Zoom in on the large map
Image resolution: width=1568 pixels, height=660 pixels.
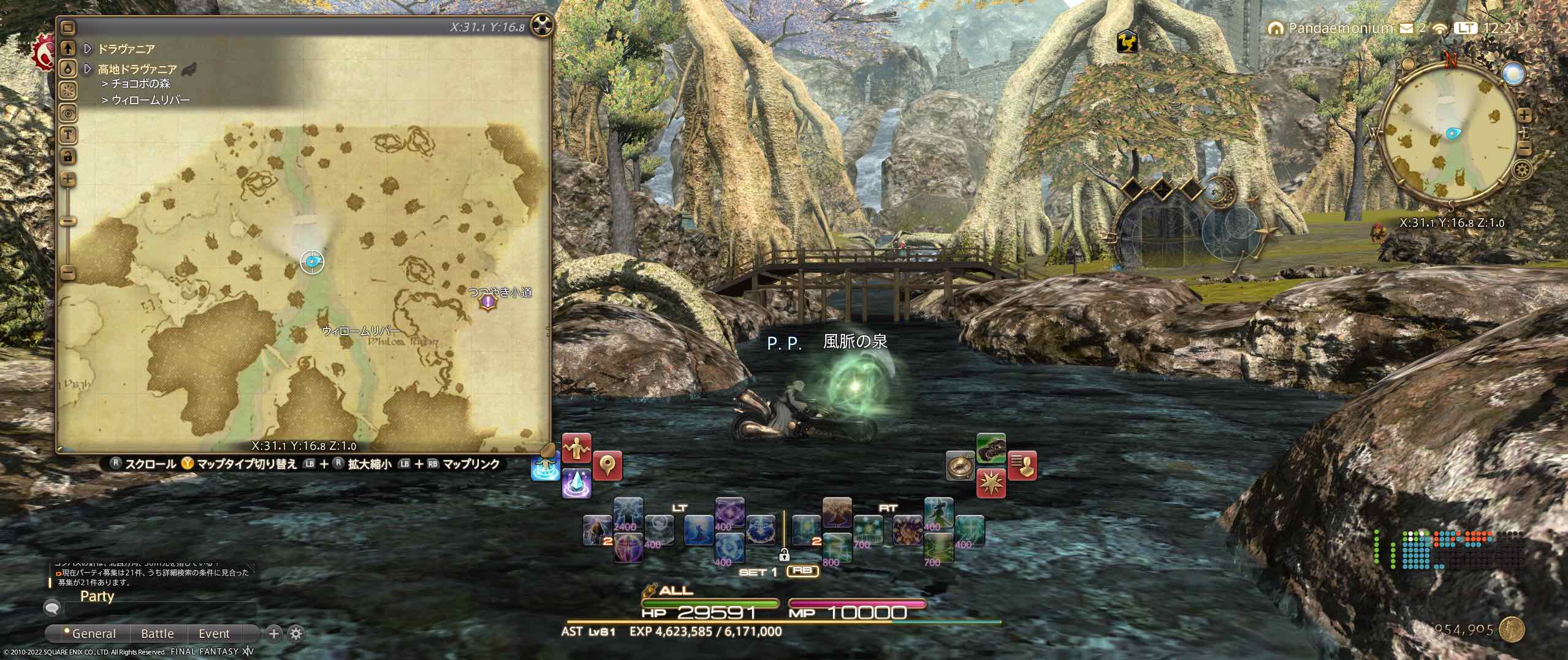[x=68, y=180]
